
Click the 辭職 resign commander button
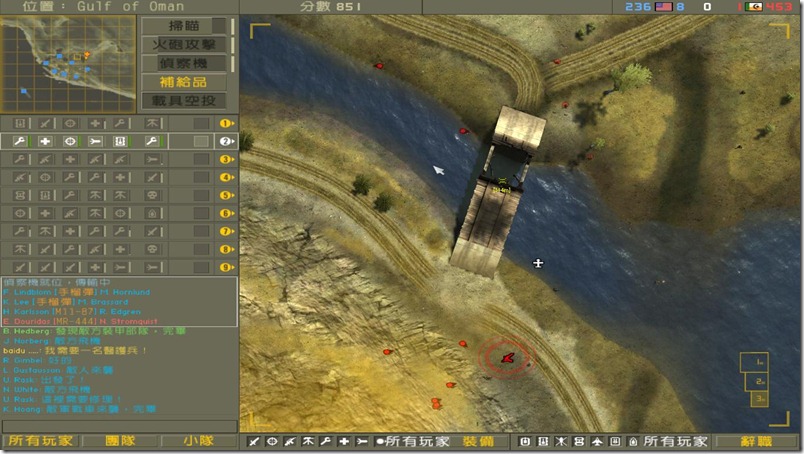click(756, 440)
